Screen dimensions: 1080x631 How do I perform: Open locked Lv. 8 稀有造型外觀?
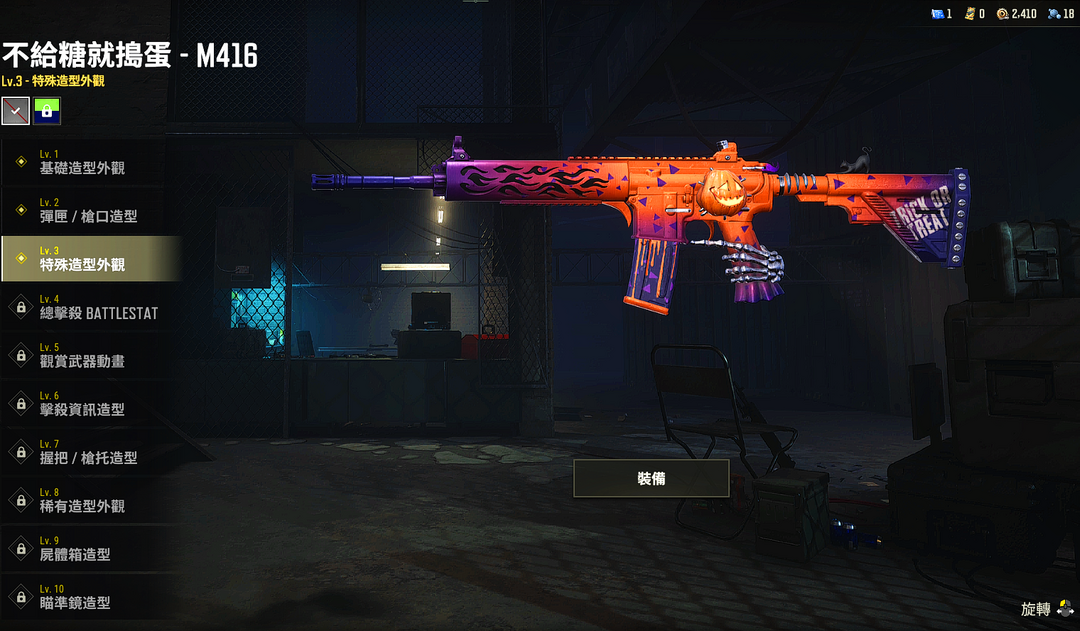pos(90,500)
